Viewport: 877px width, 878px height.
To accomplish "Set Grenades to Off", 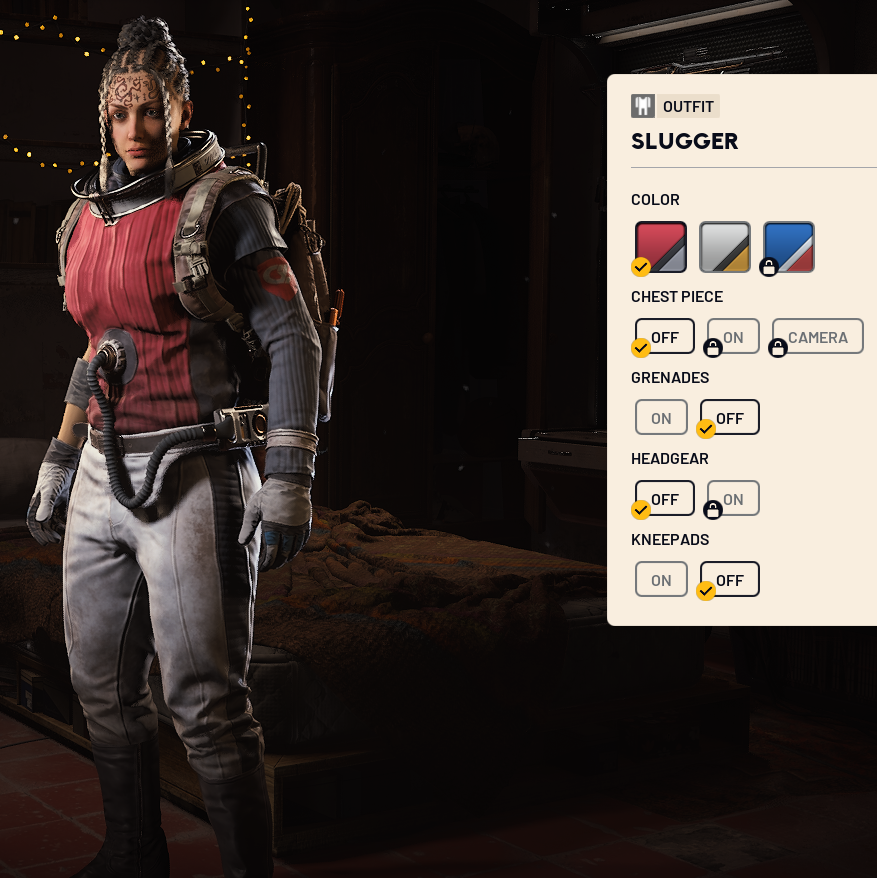I will 730,418.
